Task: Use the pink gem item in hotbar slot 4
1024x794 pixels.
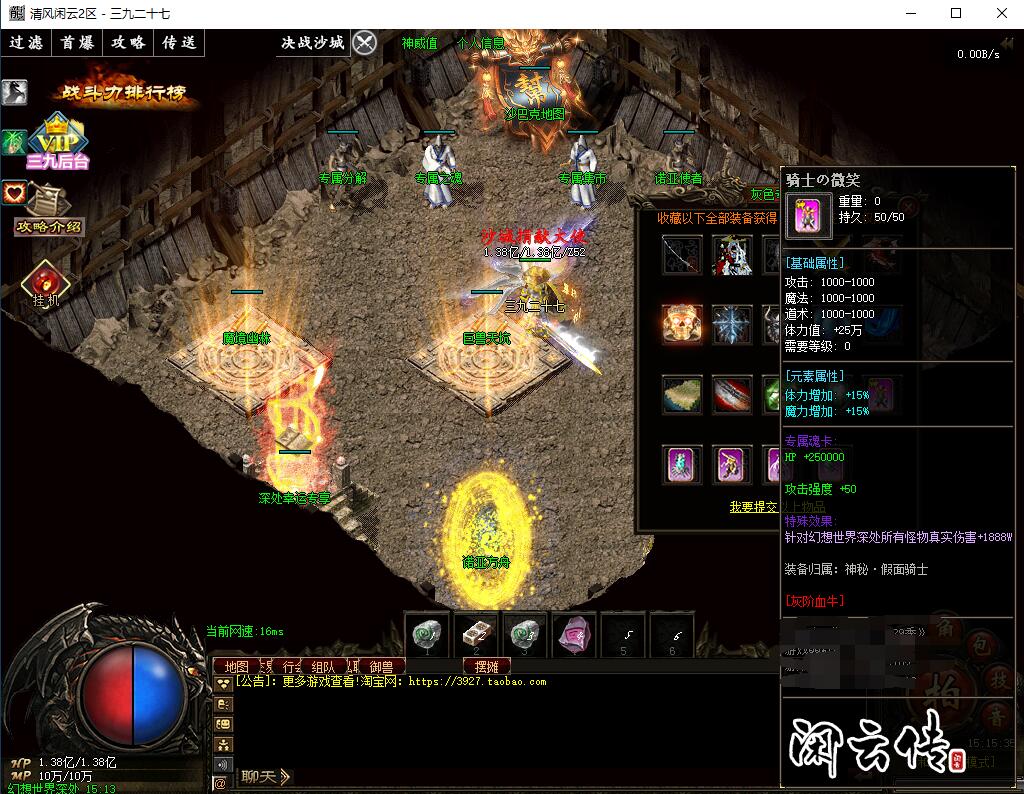Action: pos(574,635)
